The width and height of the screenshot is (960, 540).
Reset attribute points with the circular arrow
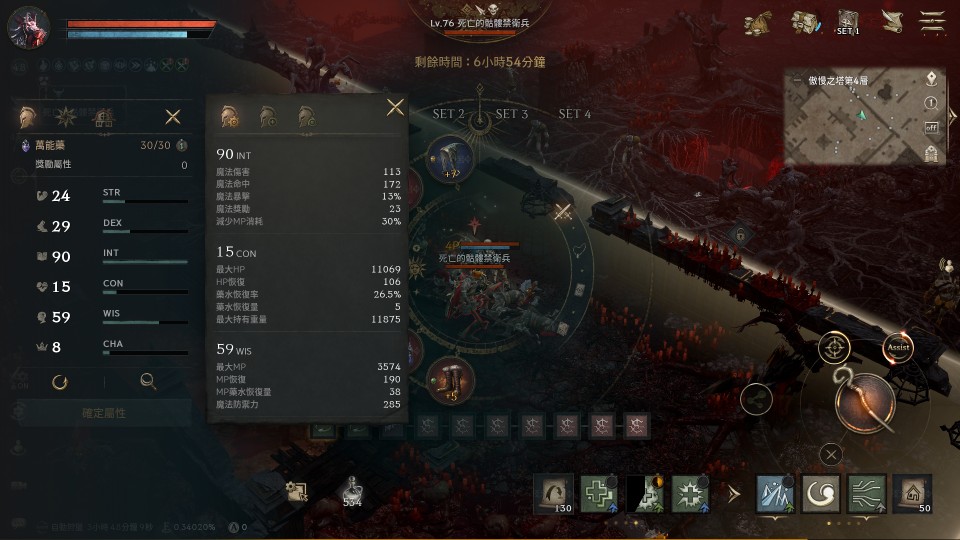pyautogui.click(x=59, y=381)
